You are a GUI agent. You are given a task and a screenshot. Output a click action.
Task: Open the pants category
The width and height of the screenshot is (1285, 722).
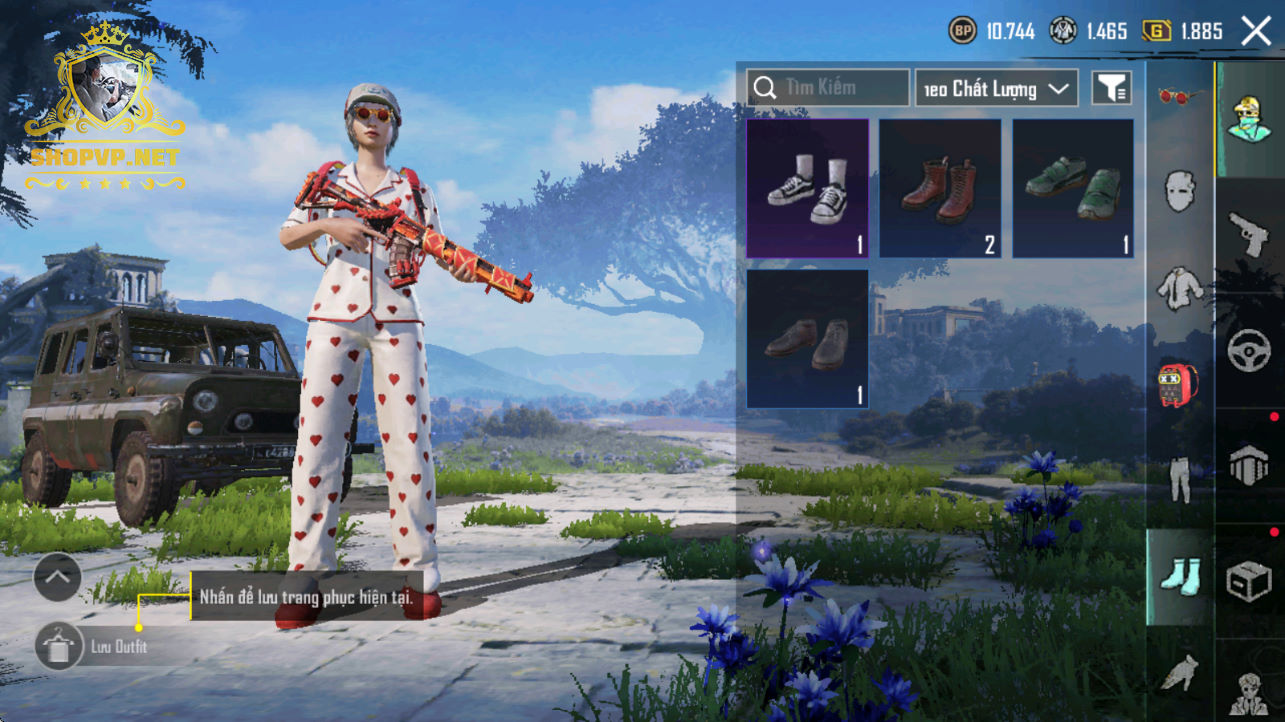1180,479
